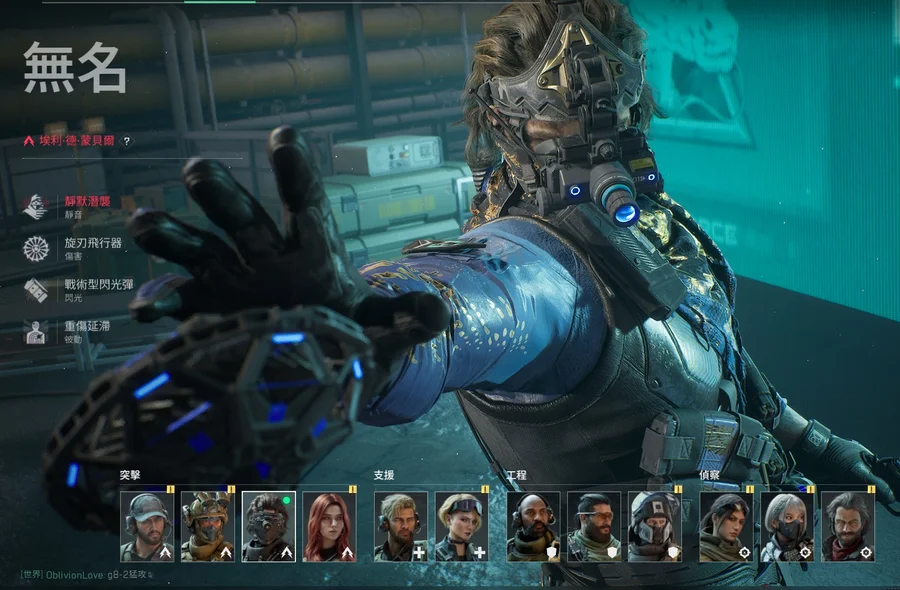Select the dark-bearded engineer operator portrait
This screenshot has height=590, width=900.
coord(594,526)
